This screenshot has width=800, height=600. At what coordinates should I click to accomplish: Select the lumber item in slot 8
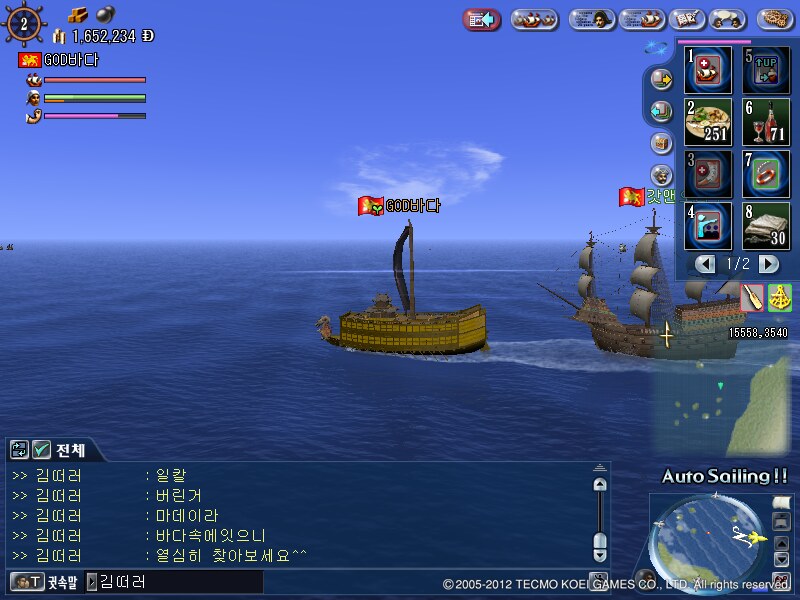(x=767, y=226)
